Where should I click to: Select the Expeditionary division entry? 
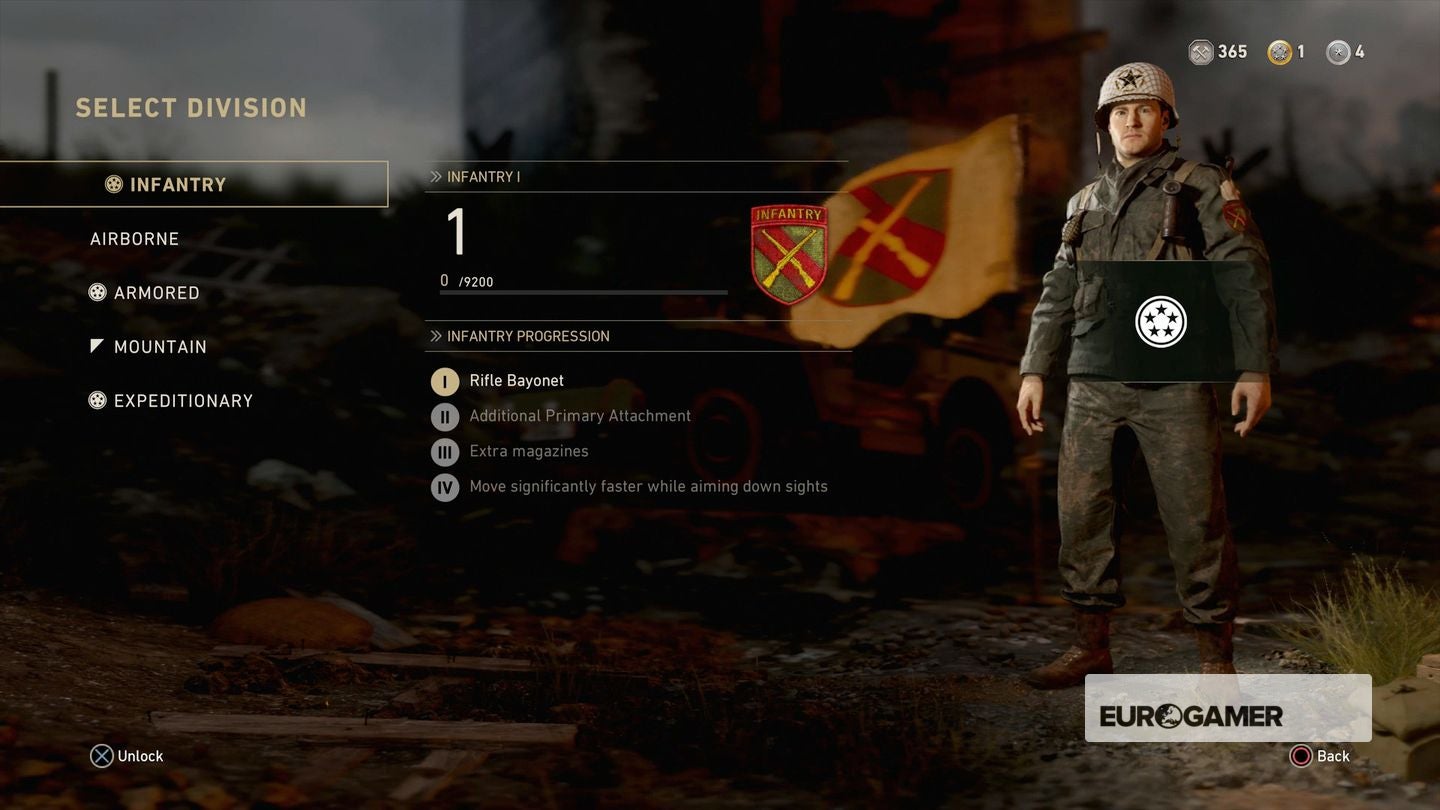184,400
